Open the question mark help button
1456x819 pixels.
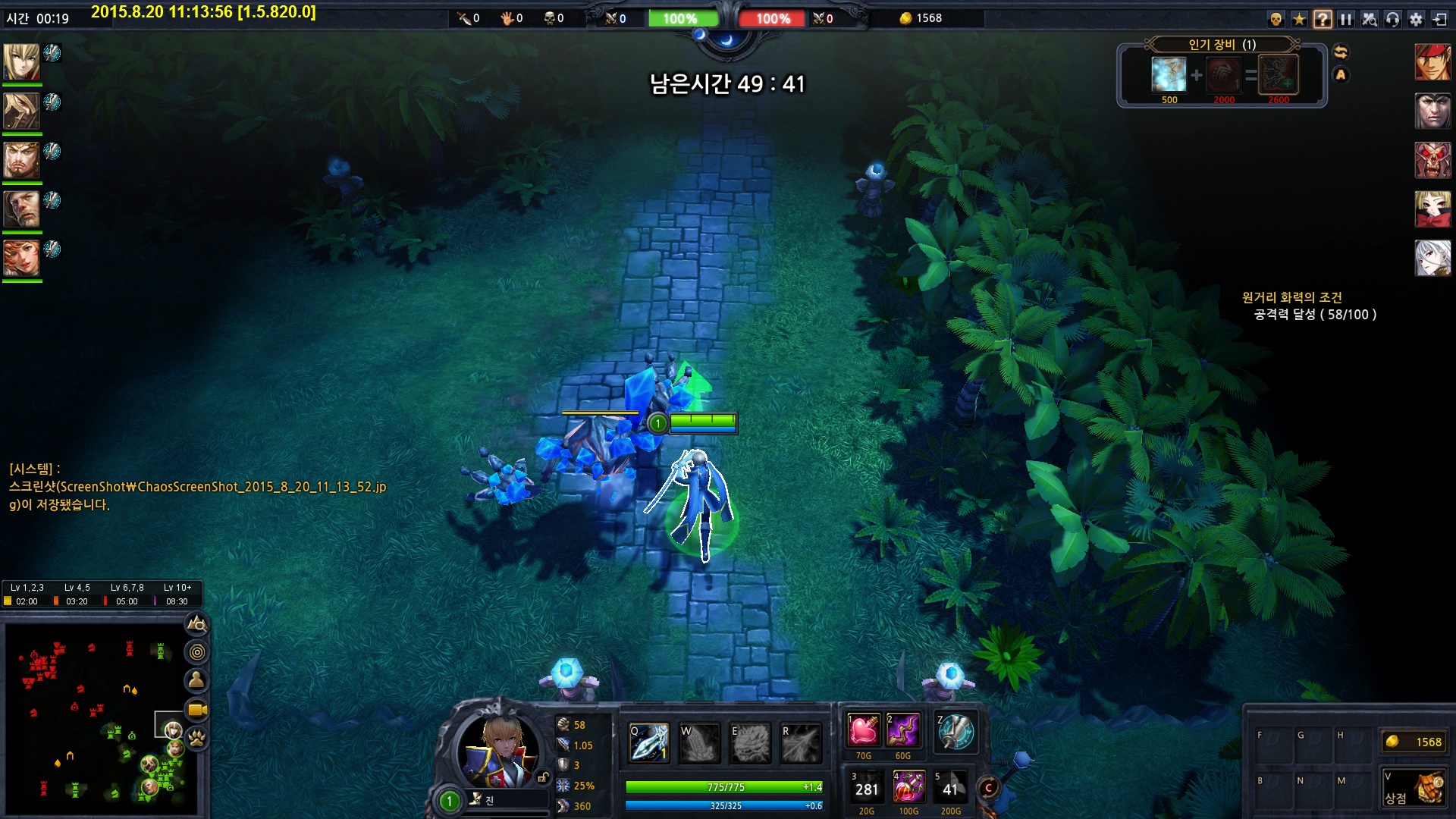click(1323, 20)
